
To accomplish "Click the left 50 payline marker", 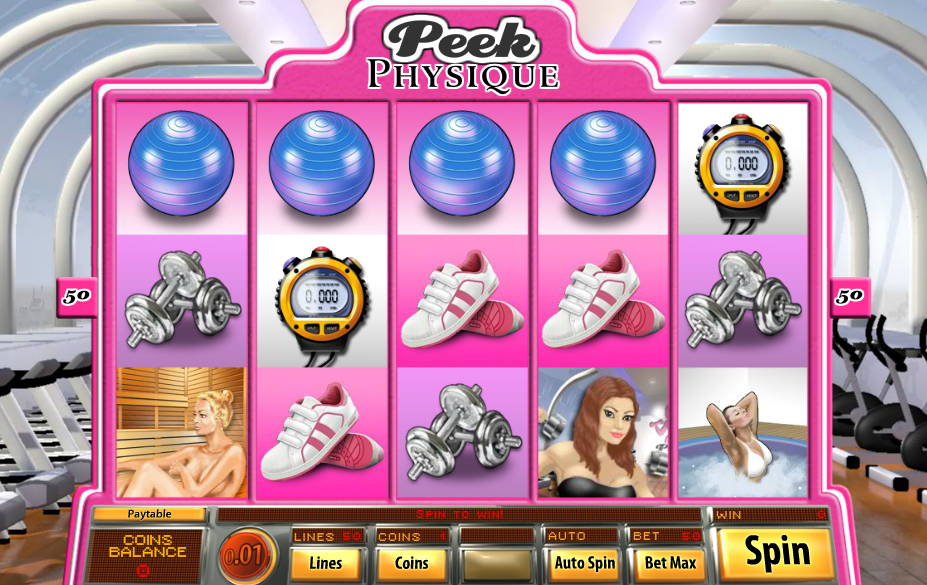I will tap(77, 297).
